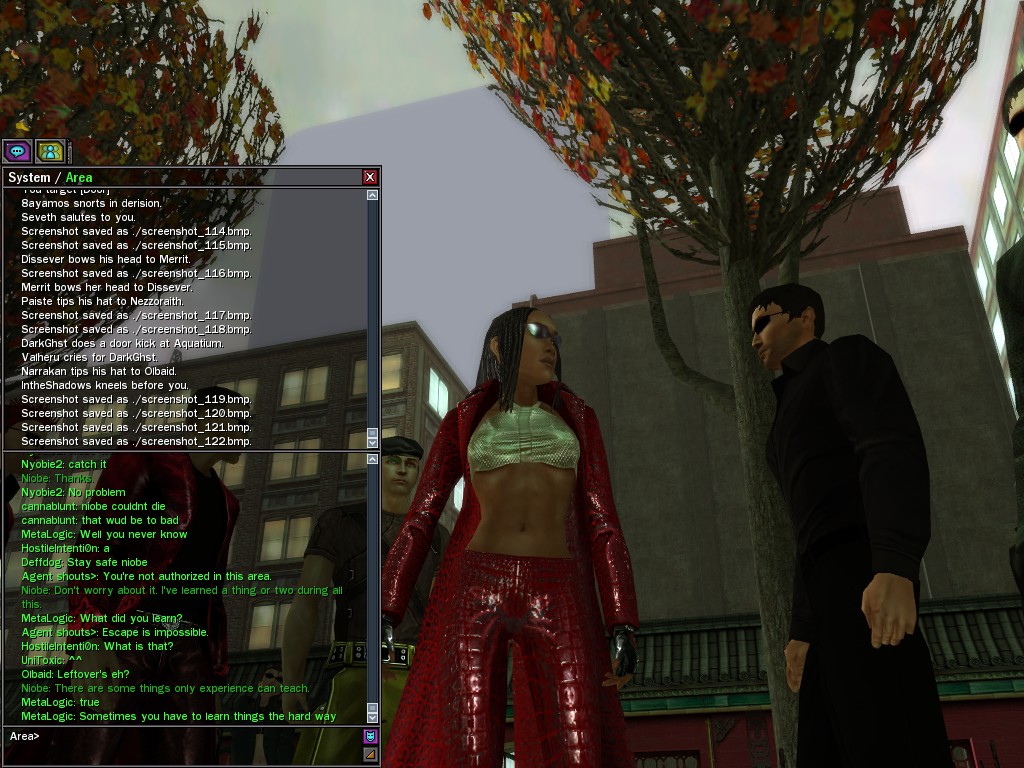Select the green Area tab label

[79, 178]
